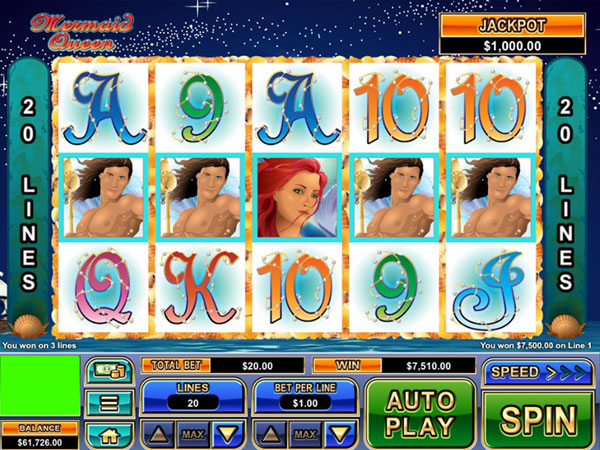Decrease the number of lines with down arrow
This screenshot has height=450, width=600.
(x=225, y=434)
